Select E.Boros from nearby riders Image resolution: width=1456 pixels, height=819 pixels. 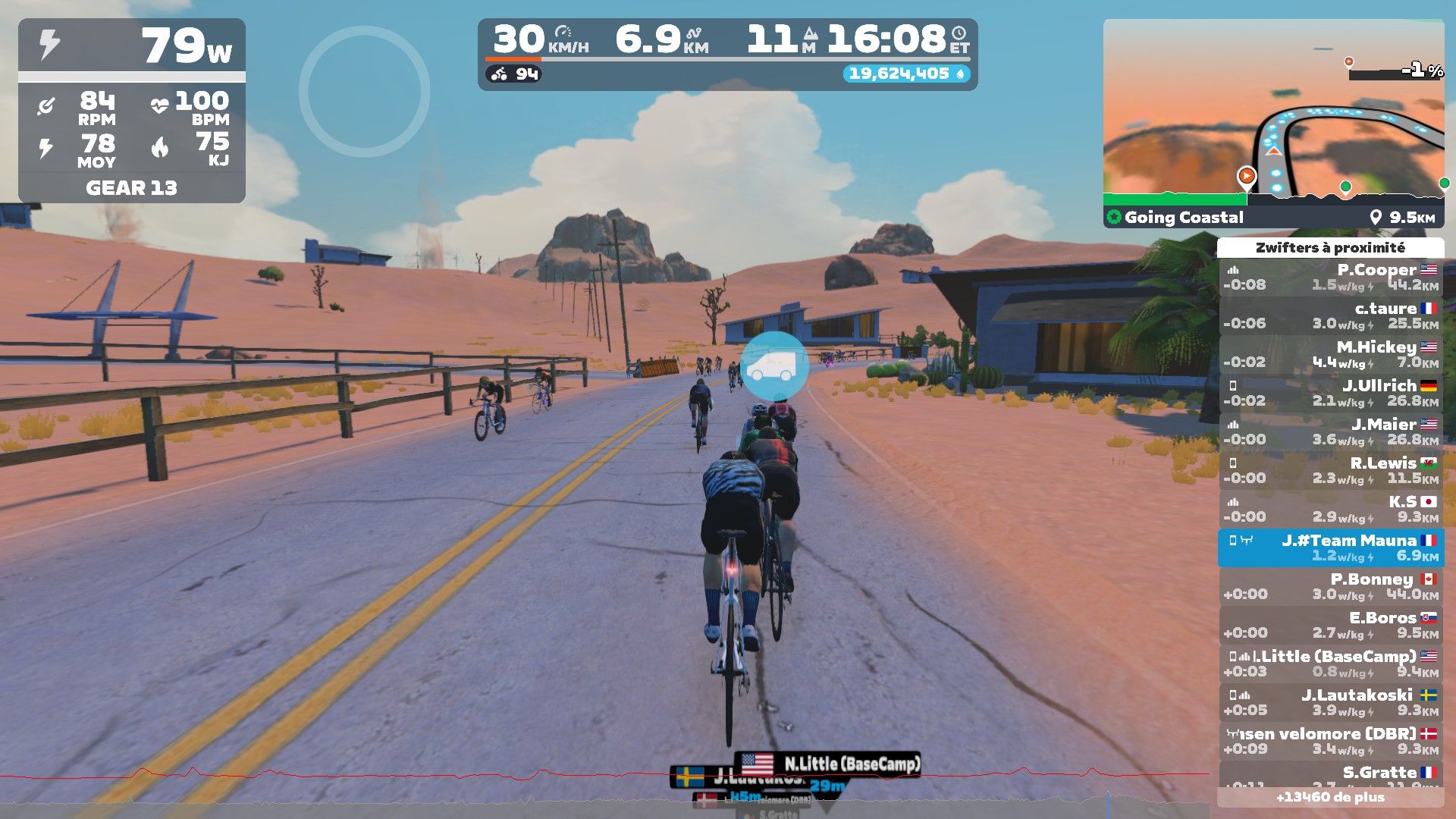coord(1331,626)
